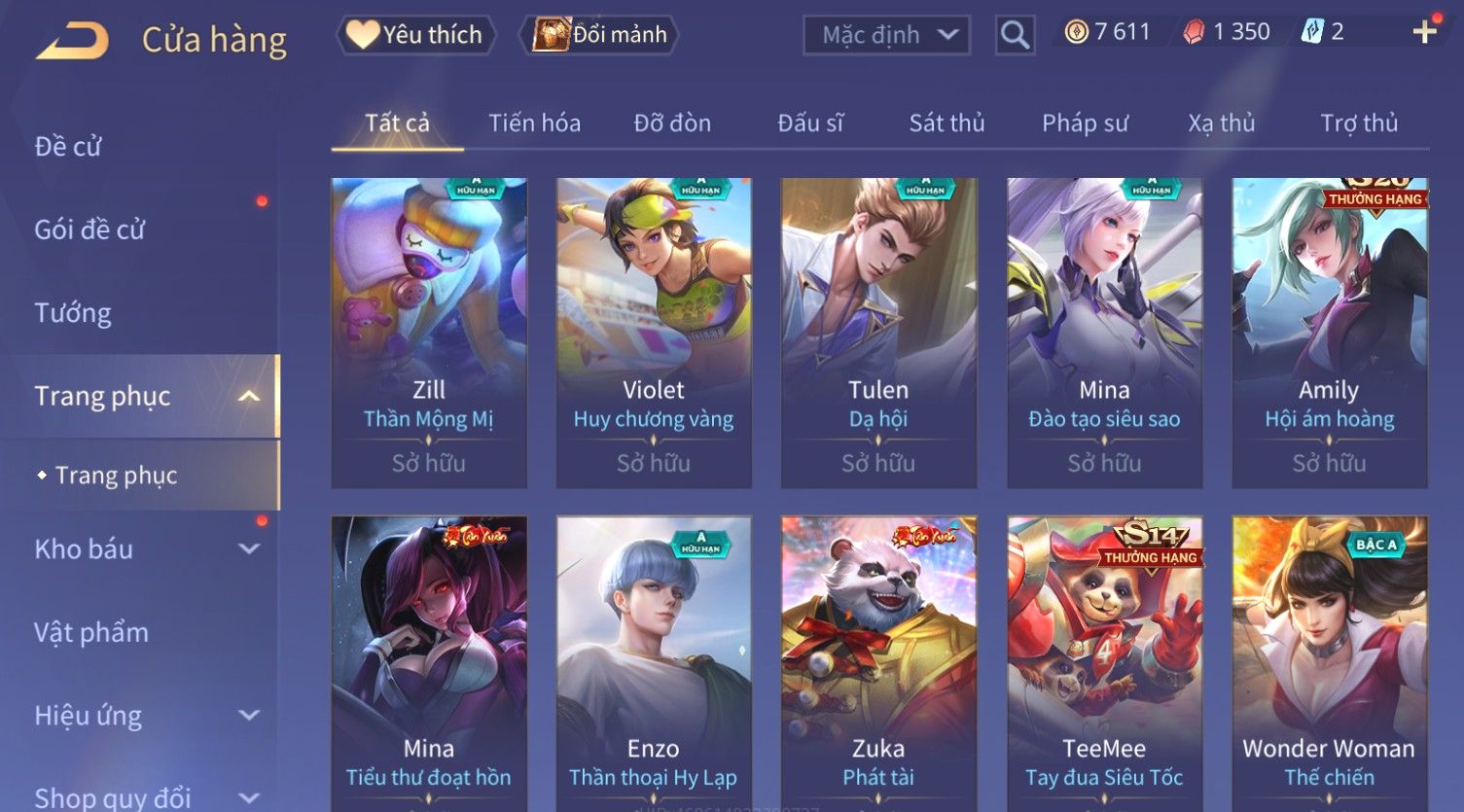Select the Đỡ đòn tab
The image size is (1464, 812).
[672, 124]
